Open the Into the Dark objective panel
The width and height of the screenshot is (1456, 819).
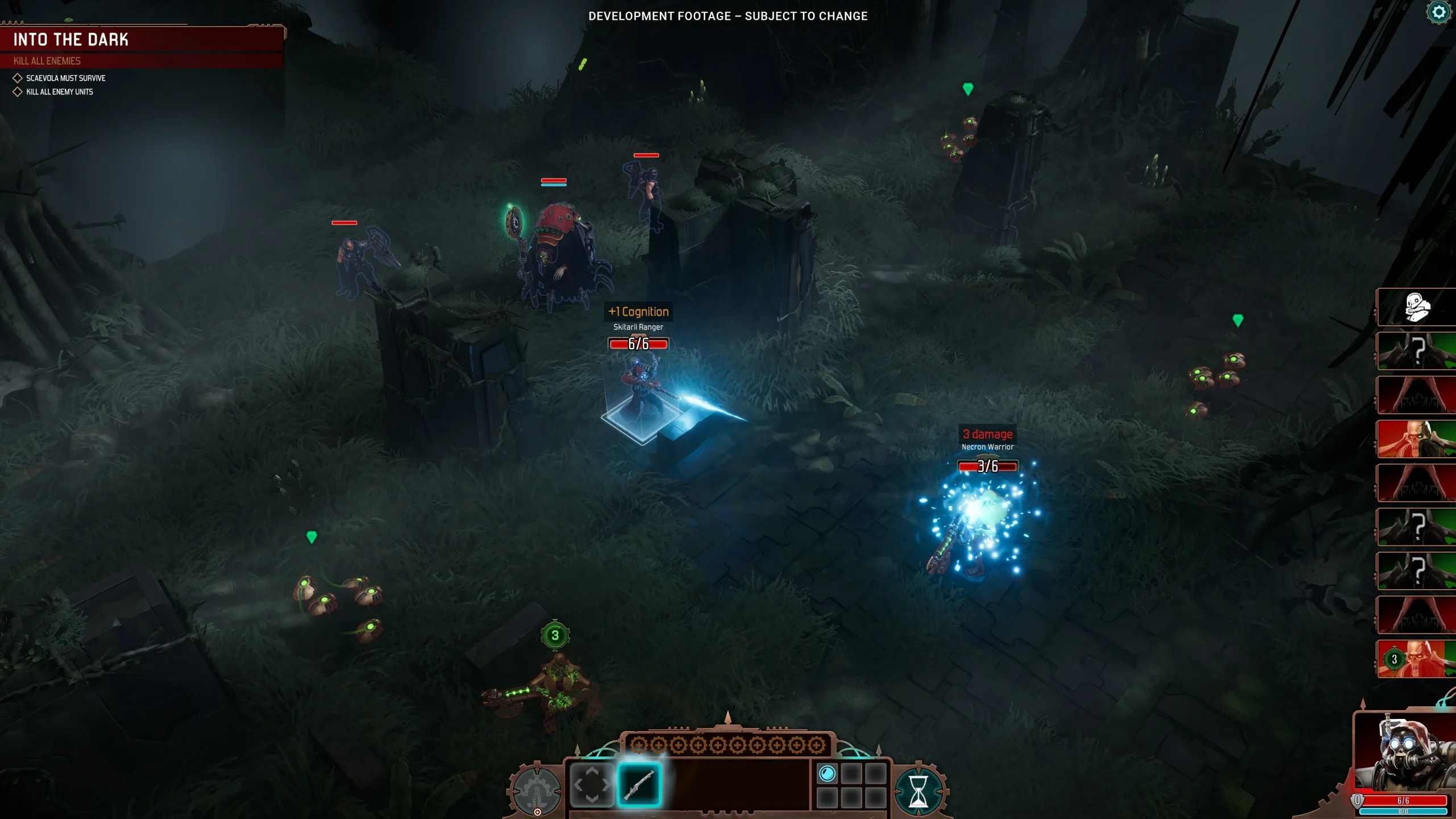tap(142, 40)
